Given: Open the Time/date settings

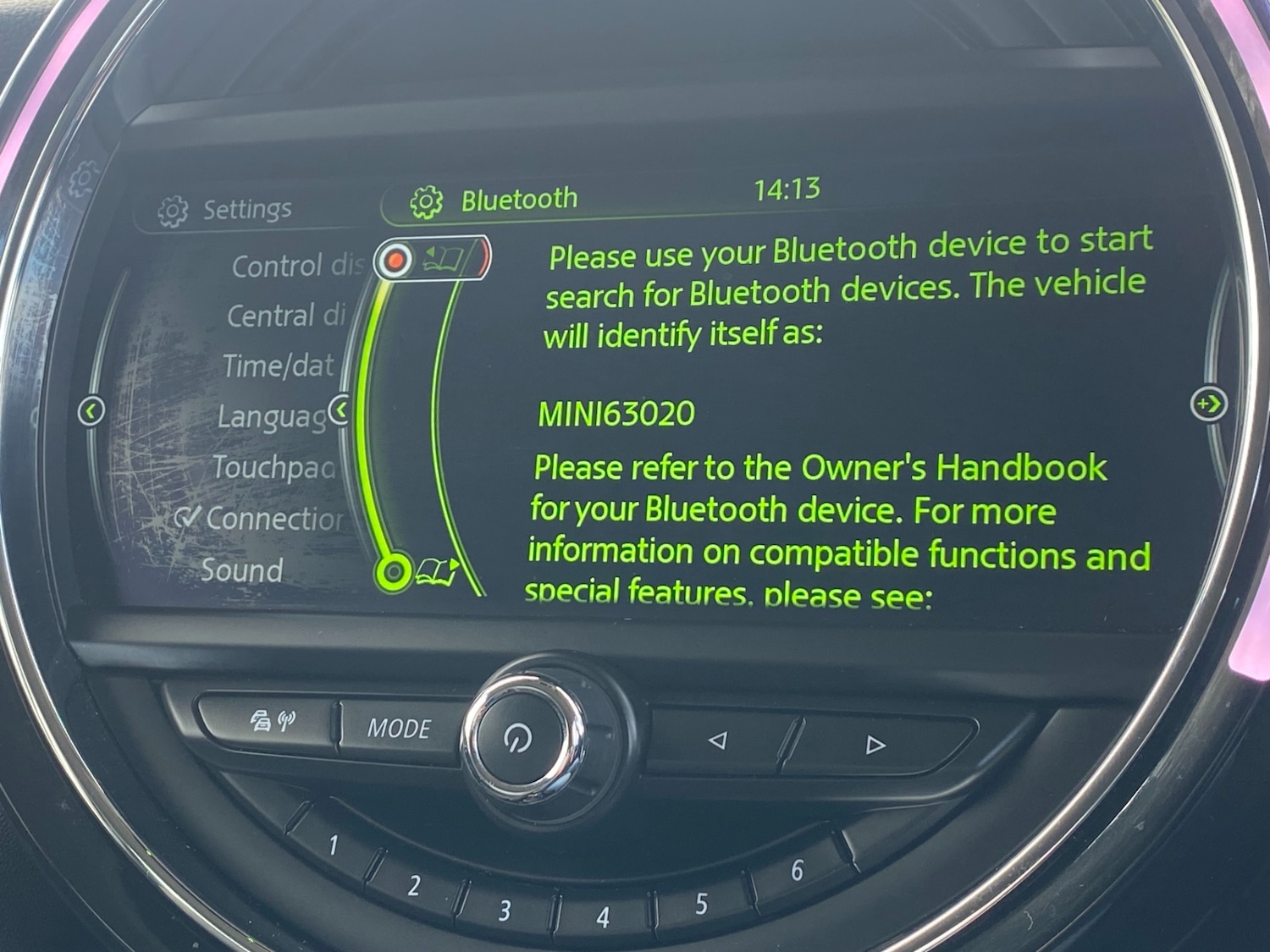Looking at the screenshot, I should (278, 366).
